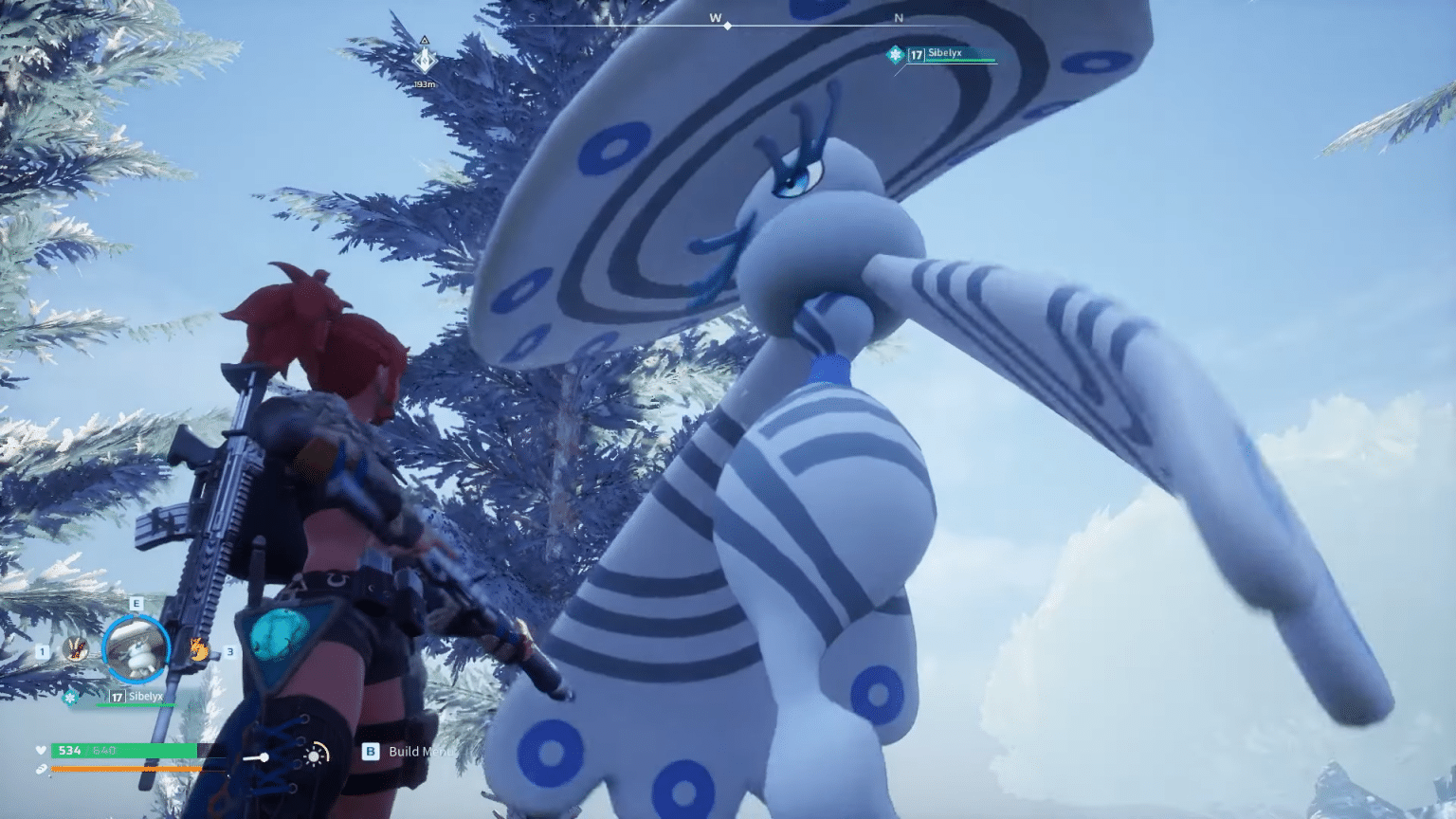
Task: Click the bottom-left Sibelyx name text
Action: click(145, 698)
